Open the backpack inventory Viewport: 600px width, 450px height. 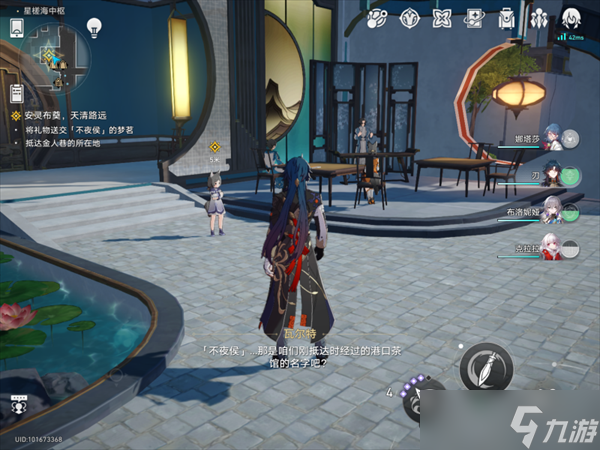(507, 18)
